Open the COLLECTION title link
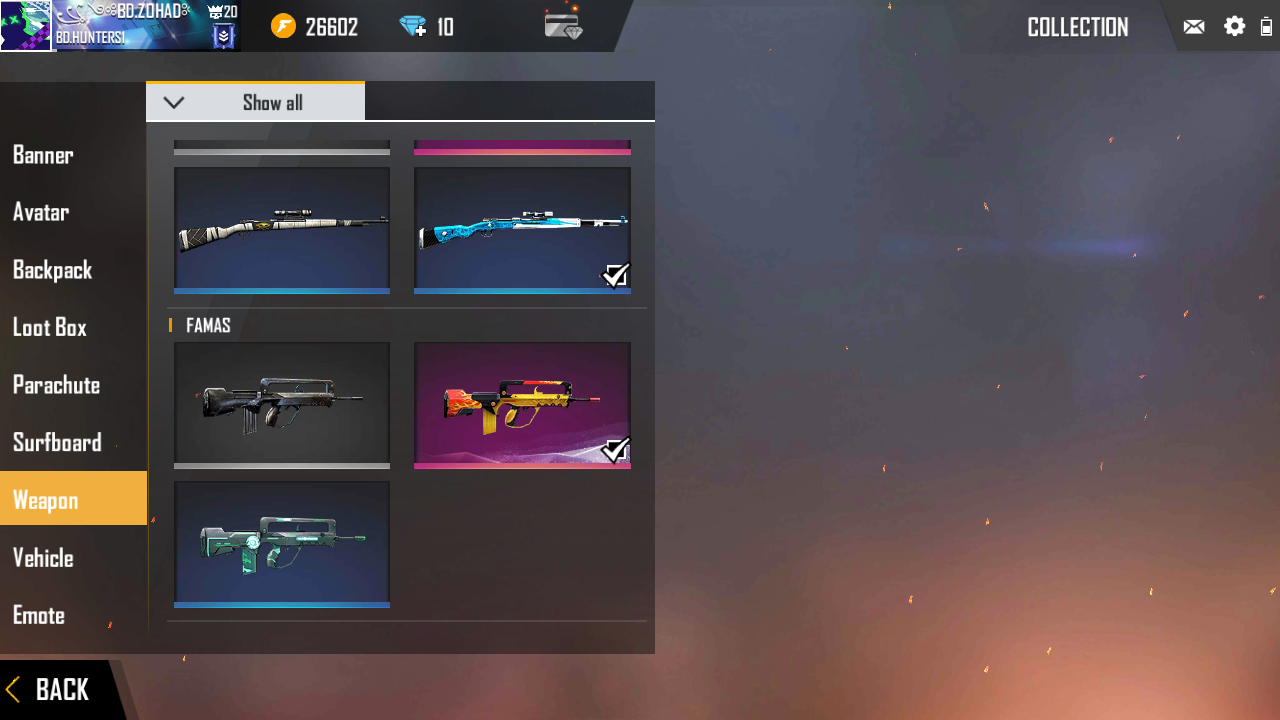This screenshot has width=1280, height=720. coord(1077,27)
